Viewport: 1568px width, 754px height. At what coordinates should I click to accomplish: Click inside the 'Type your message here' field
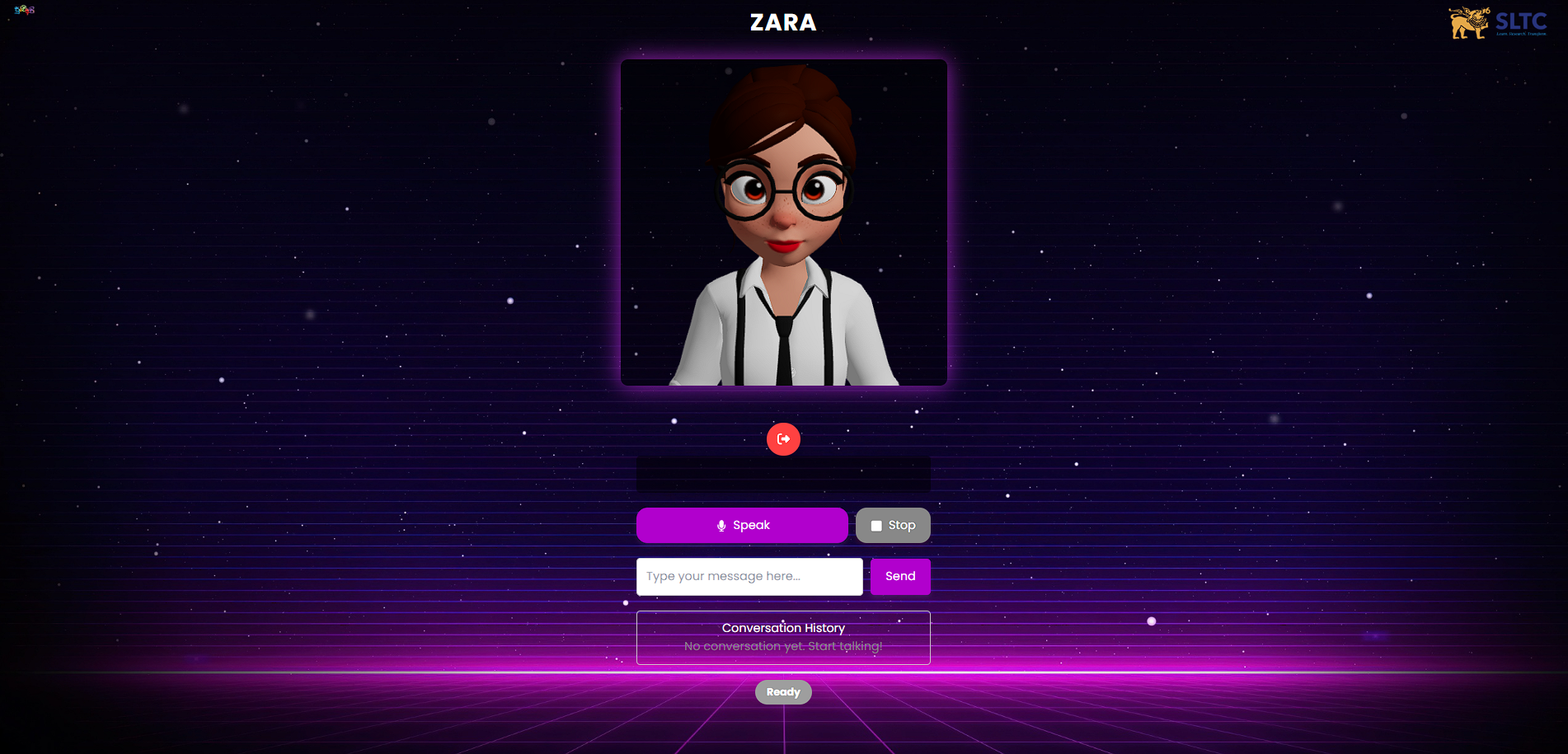coord(749,576)
